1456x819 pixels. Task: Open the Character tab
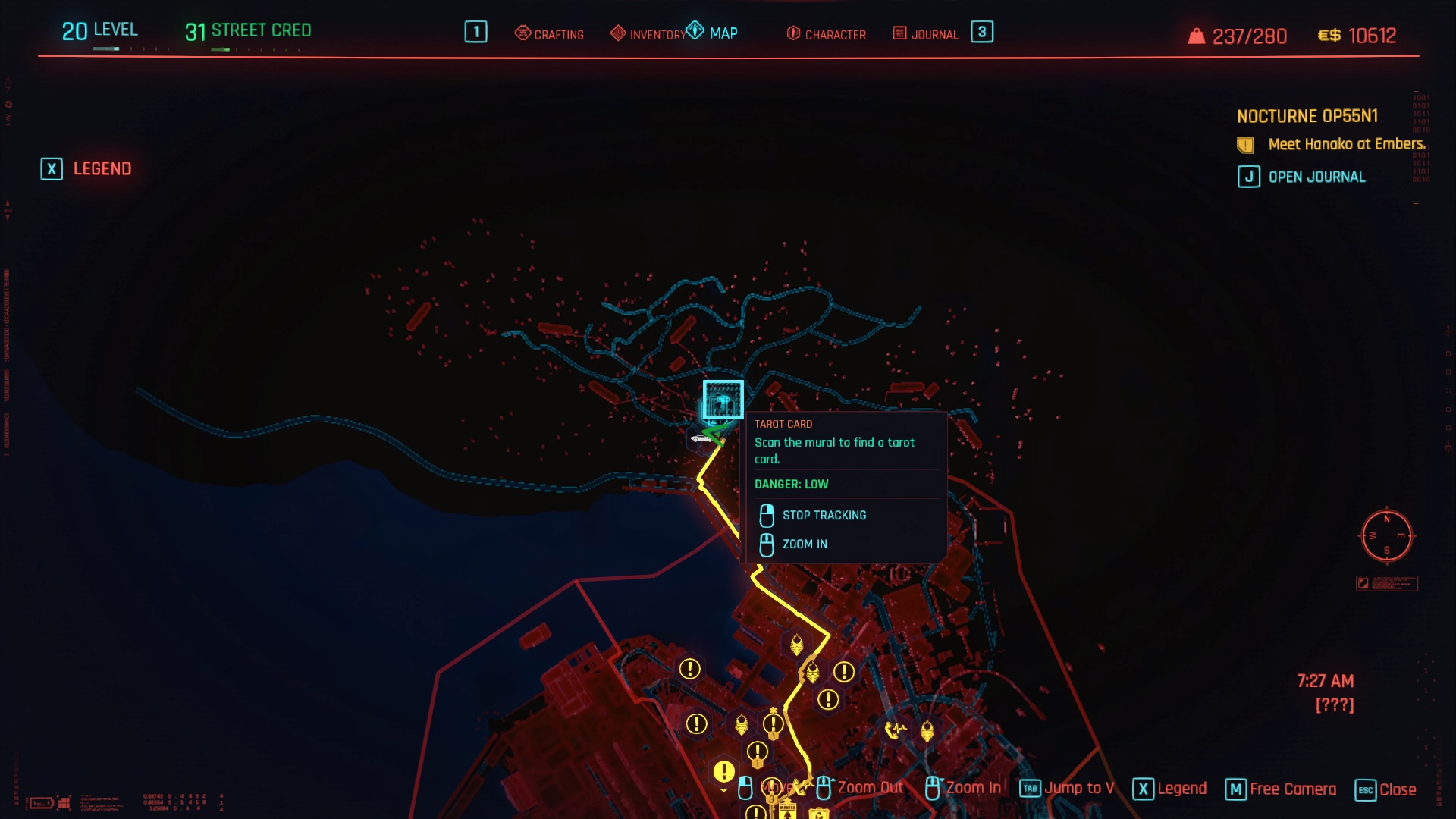click(827, 34)
